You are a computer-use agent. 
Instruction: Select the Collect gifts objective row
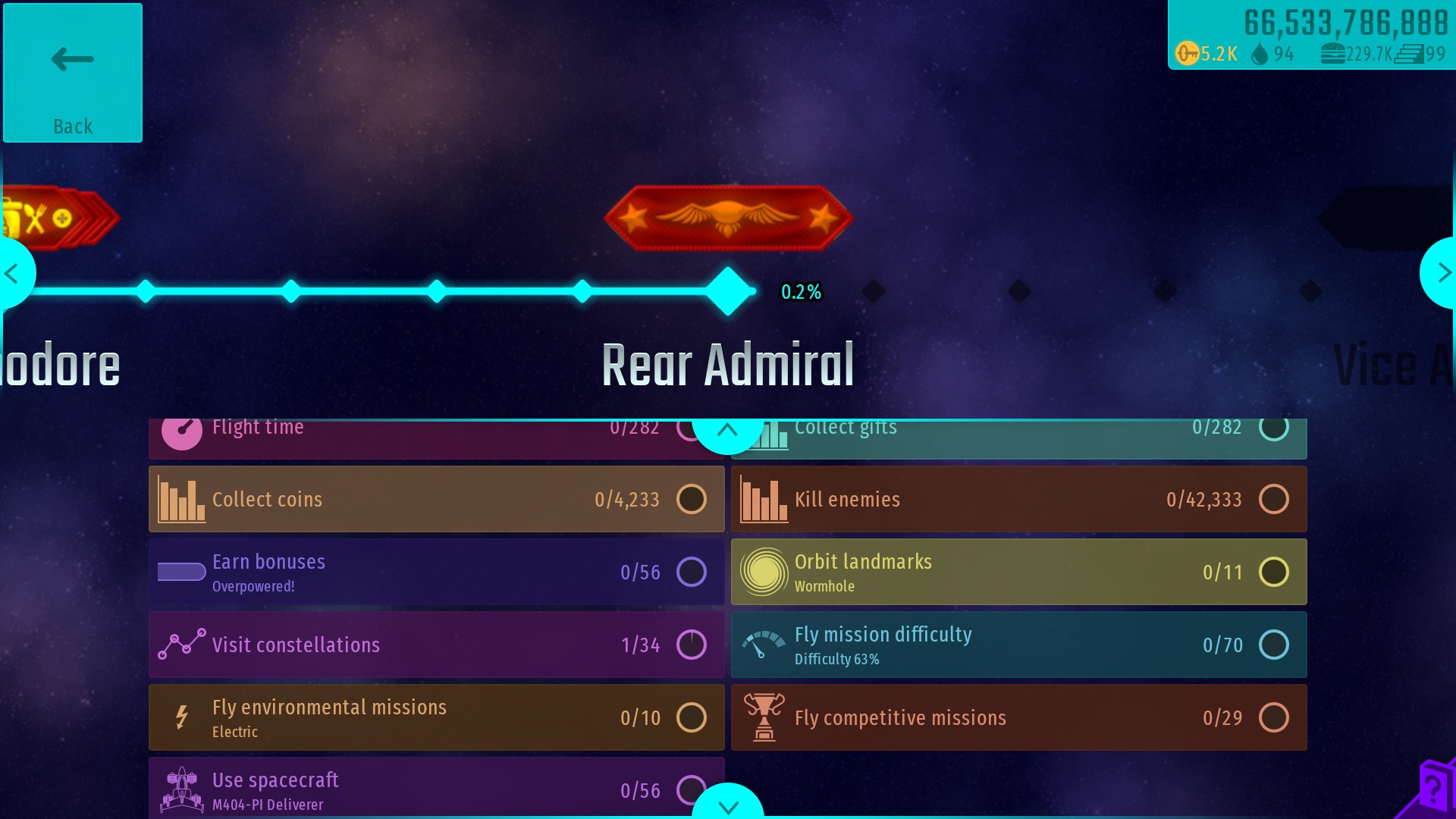(1031, 437)
